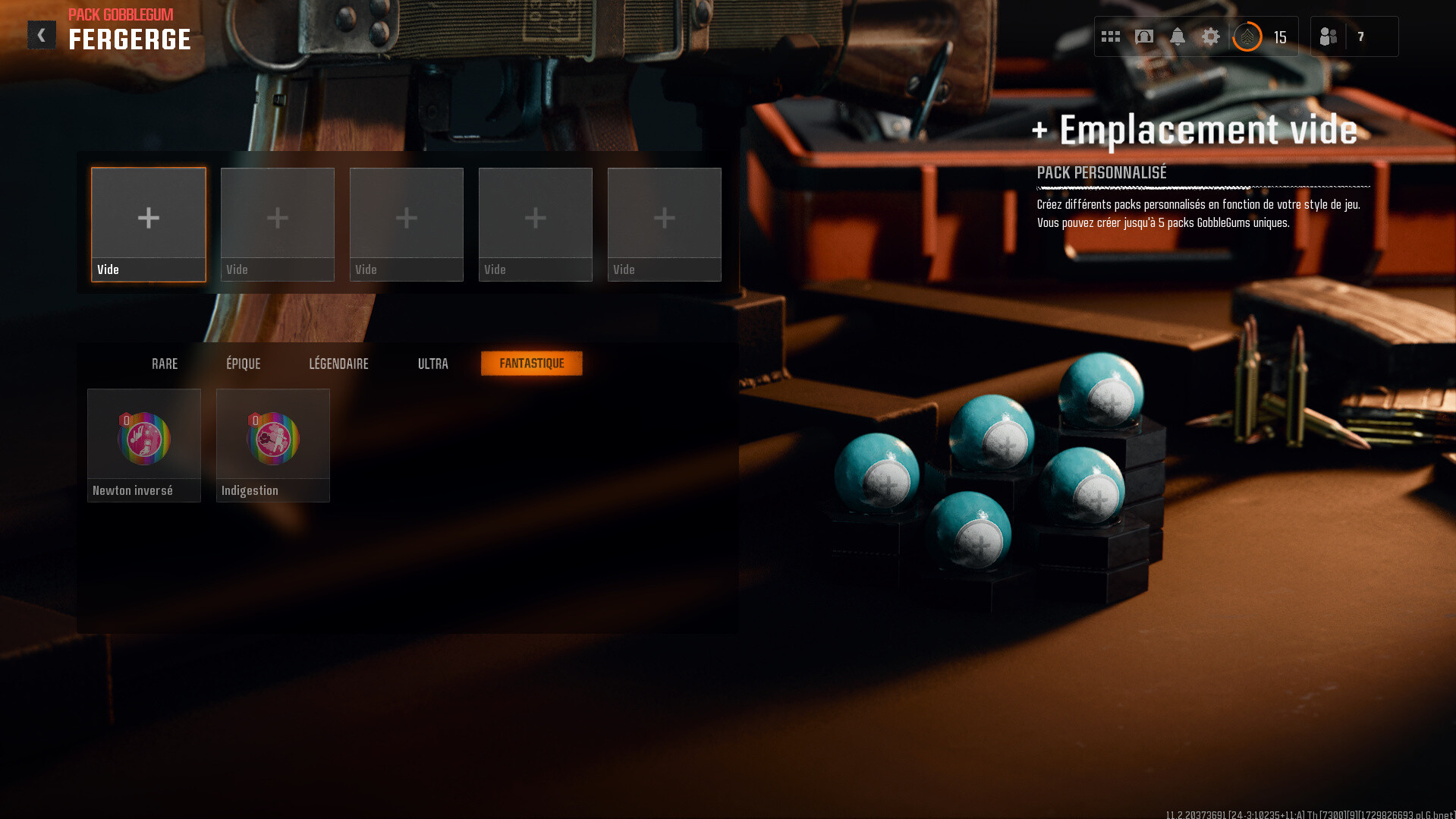Open the ULTRA category
The image size is (1456, 819).
coord(432,364)
